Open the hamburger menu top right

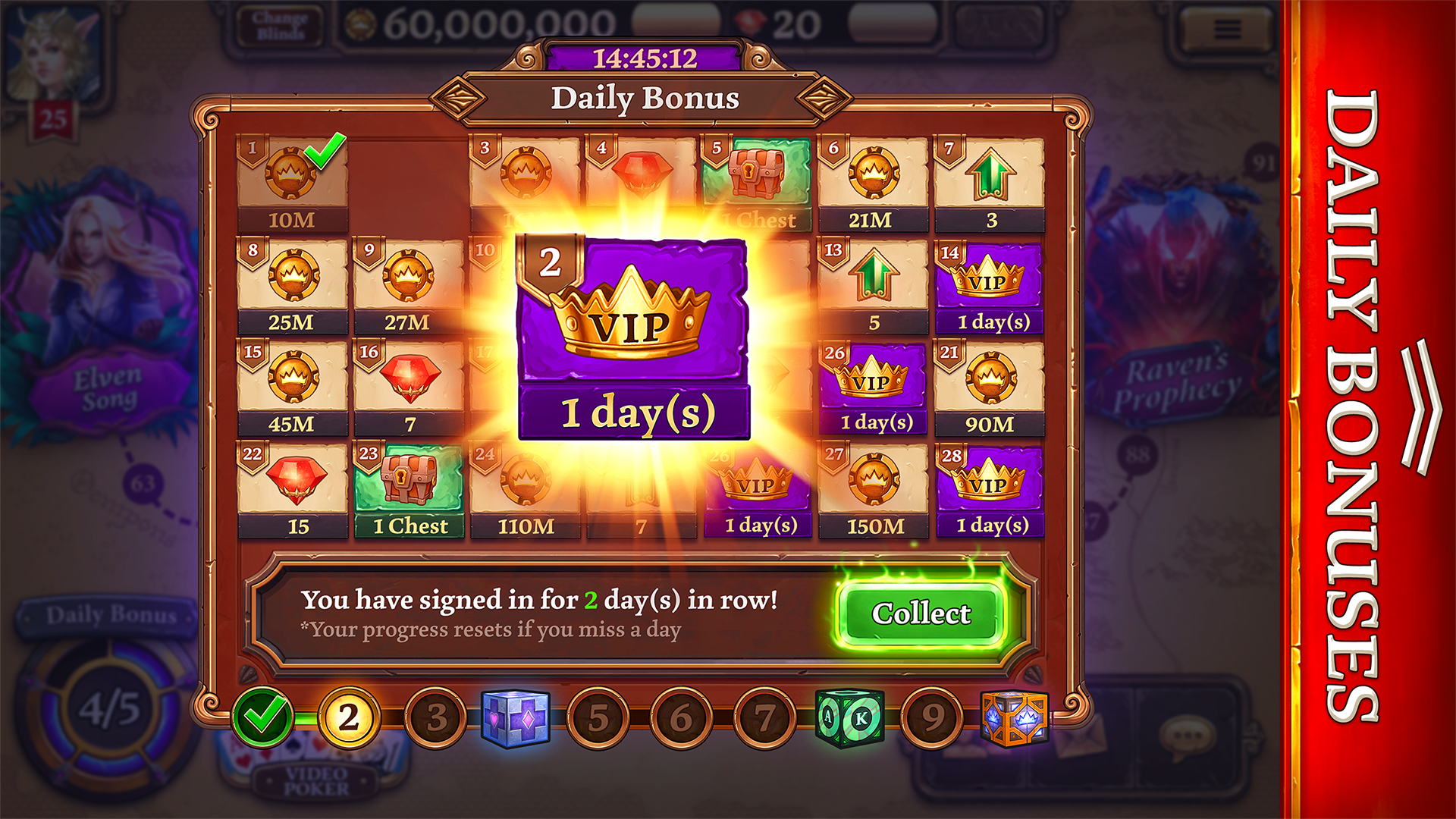pos(1226,29)
